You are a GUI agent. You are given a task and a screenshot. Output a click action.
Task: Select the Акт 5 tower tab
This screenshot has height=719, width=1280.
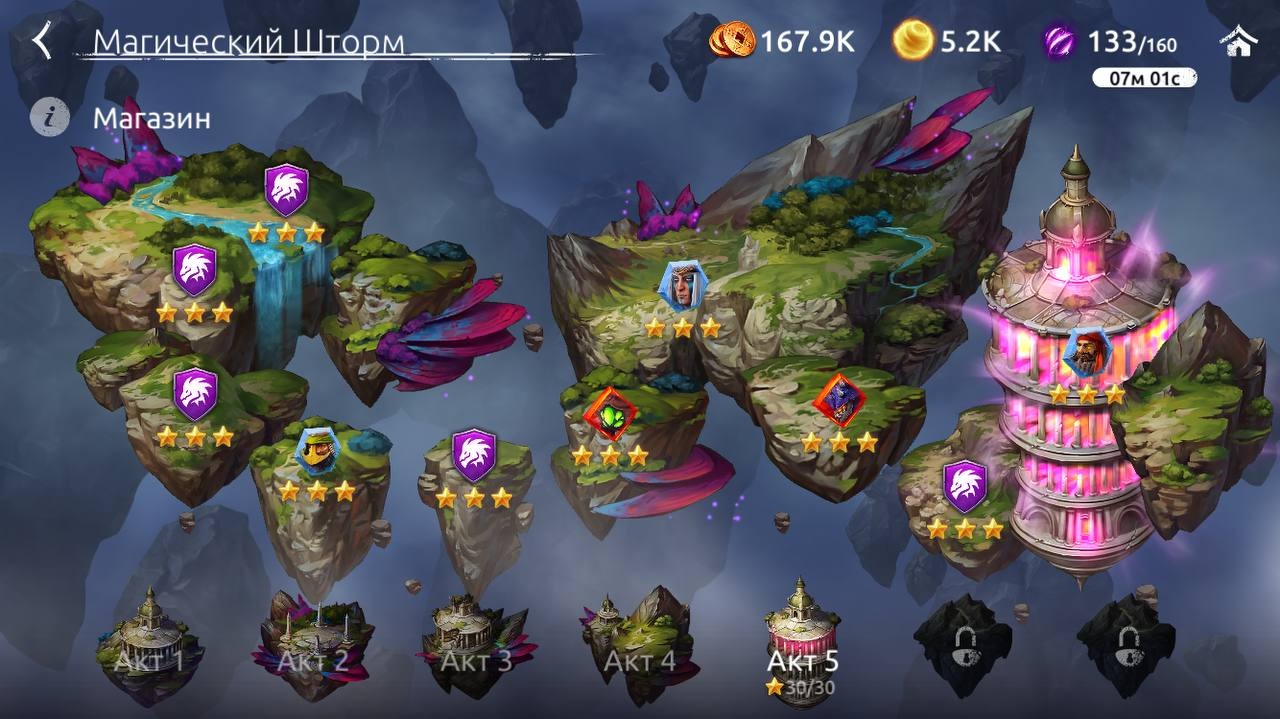click(802, 645)
